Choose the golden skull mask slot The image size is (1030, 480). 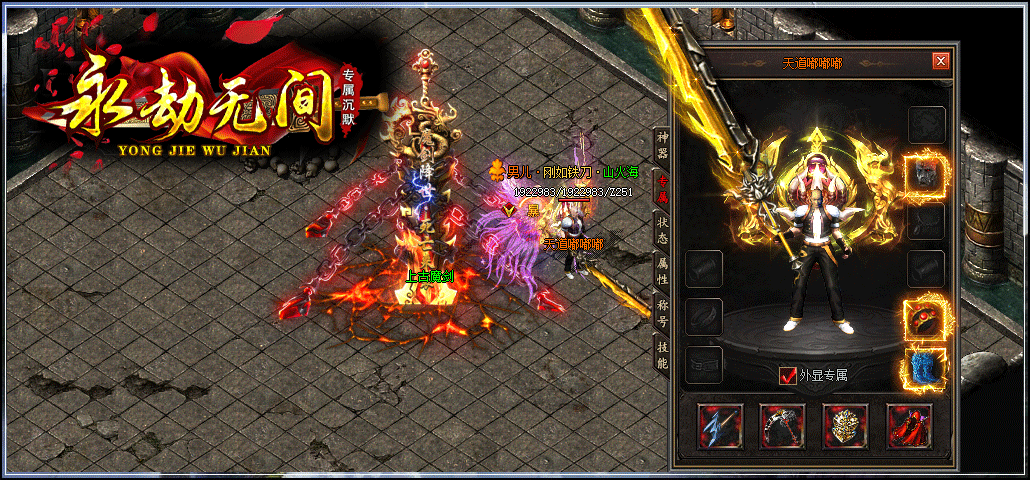click(846, 426)
